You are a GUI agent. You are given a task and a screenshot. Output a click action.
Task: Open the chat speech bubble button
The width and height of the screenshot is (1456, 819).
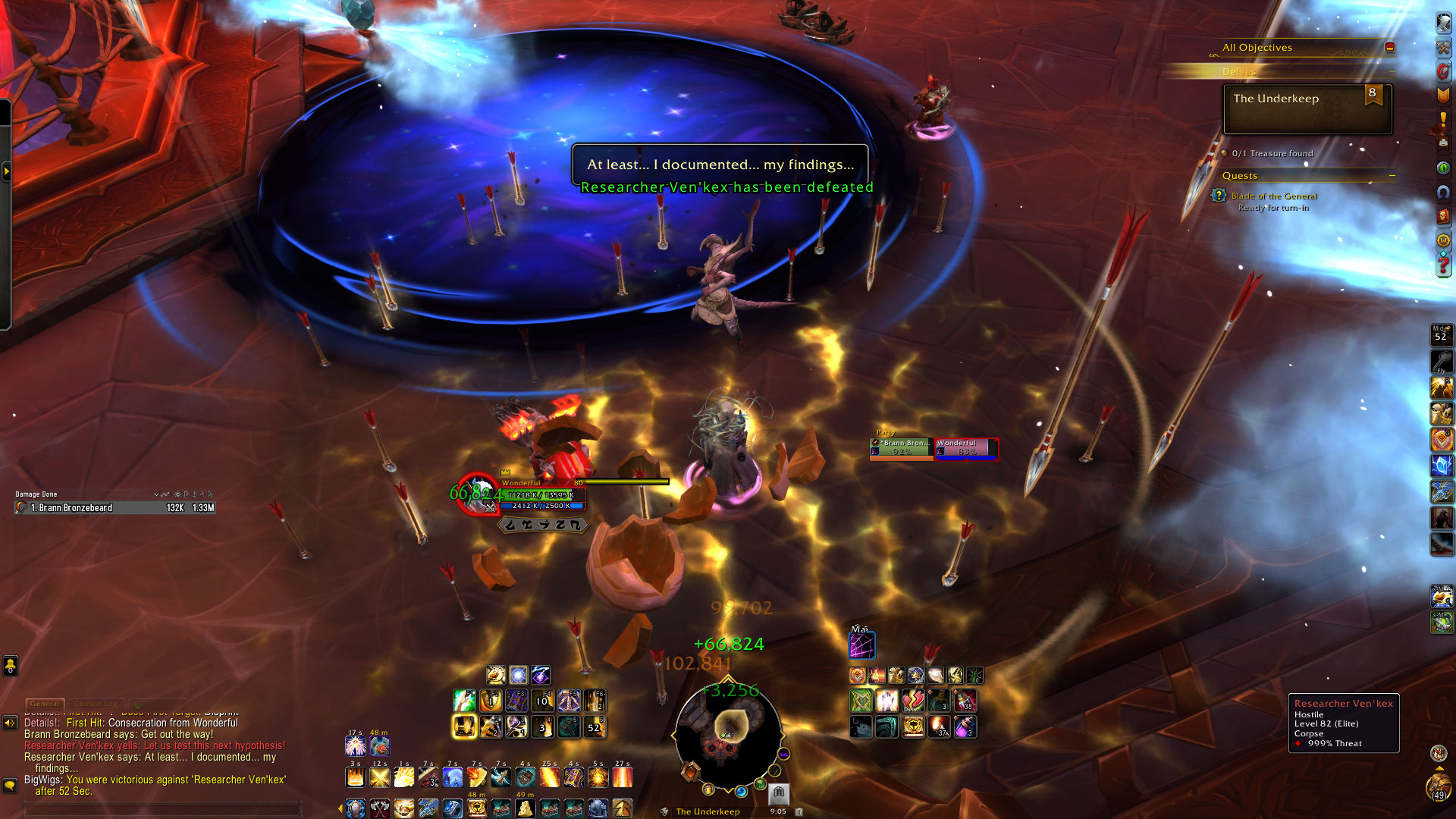pos(10,786)
